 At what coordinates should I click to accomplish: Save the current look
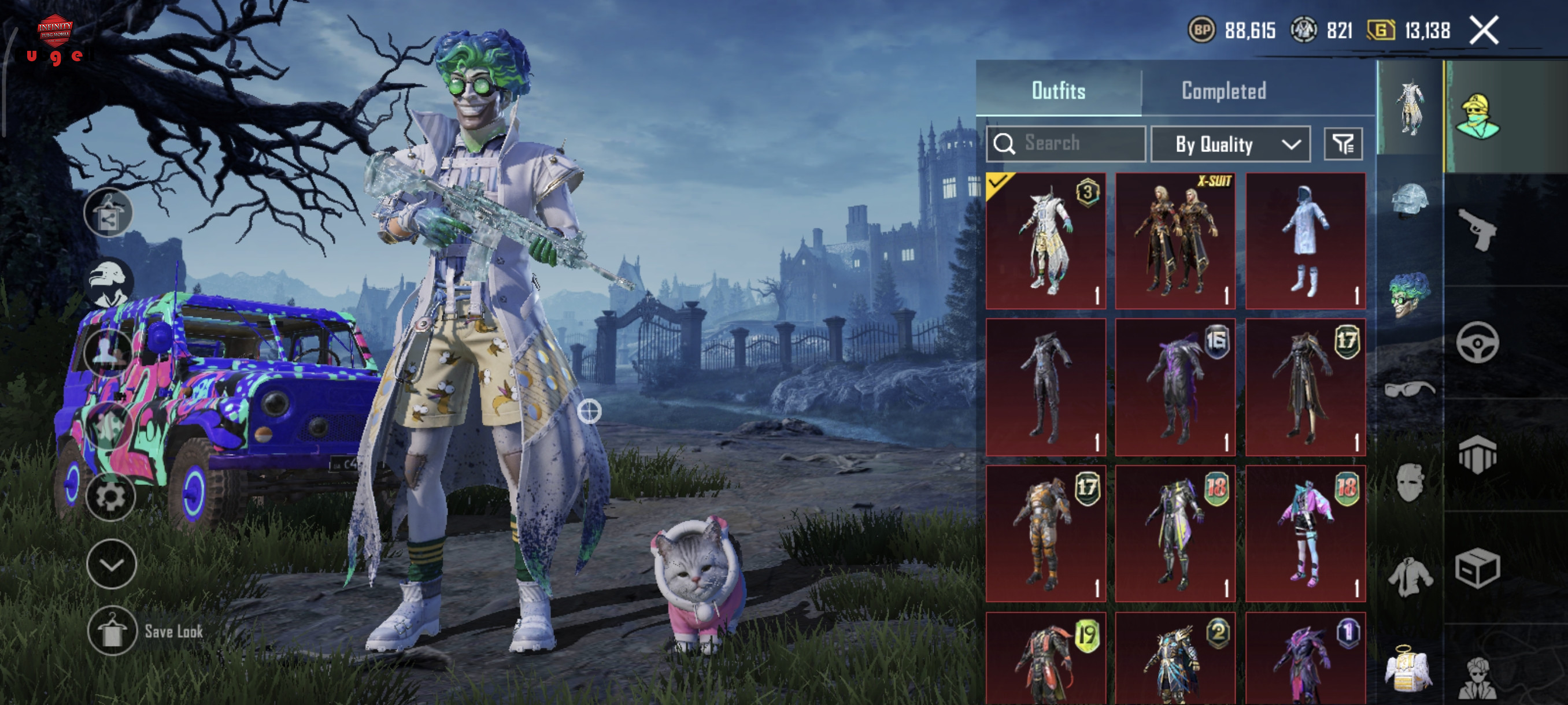[112, 632]
